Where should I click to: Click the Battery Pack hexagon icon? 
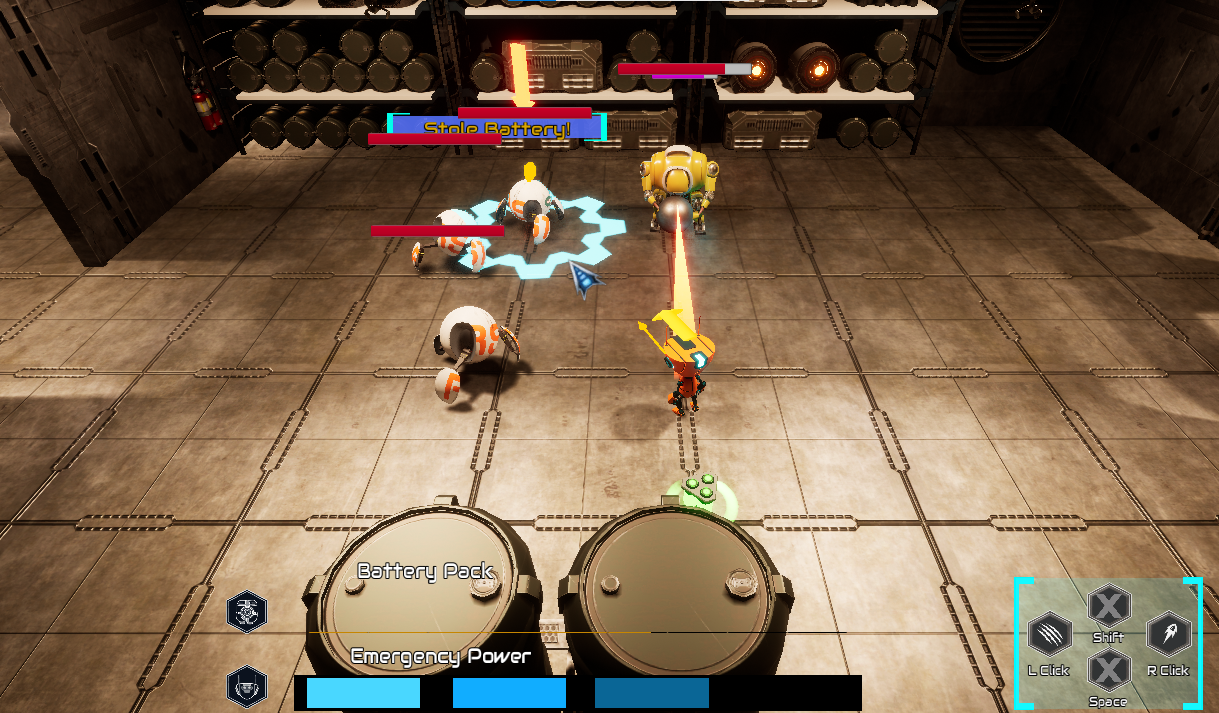pos(246,611)
